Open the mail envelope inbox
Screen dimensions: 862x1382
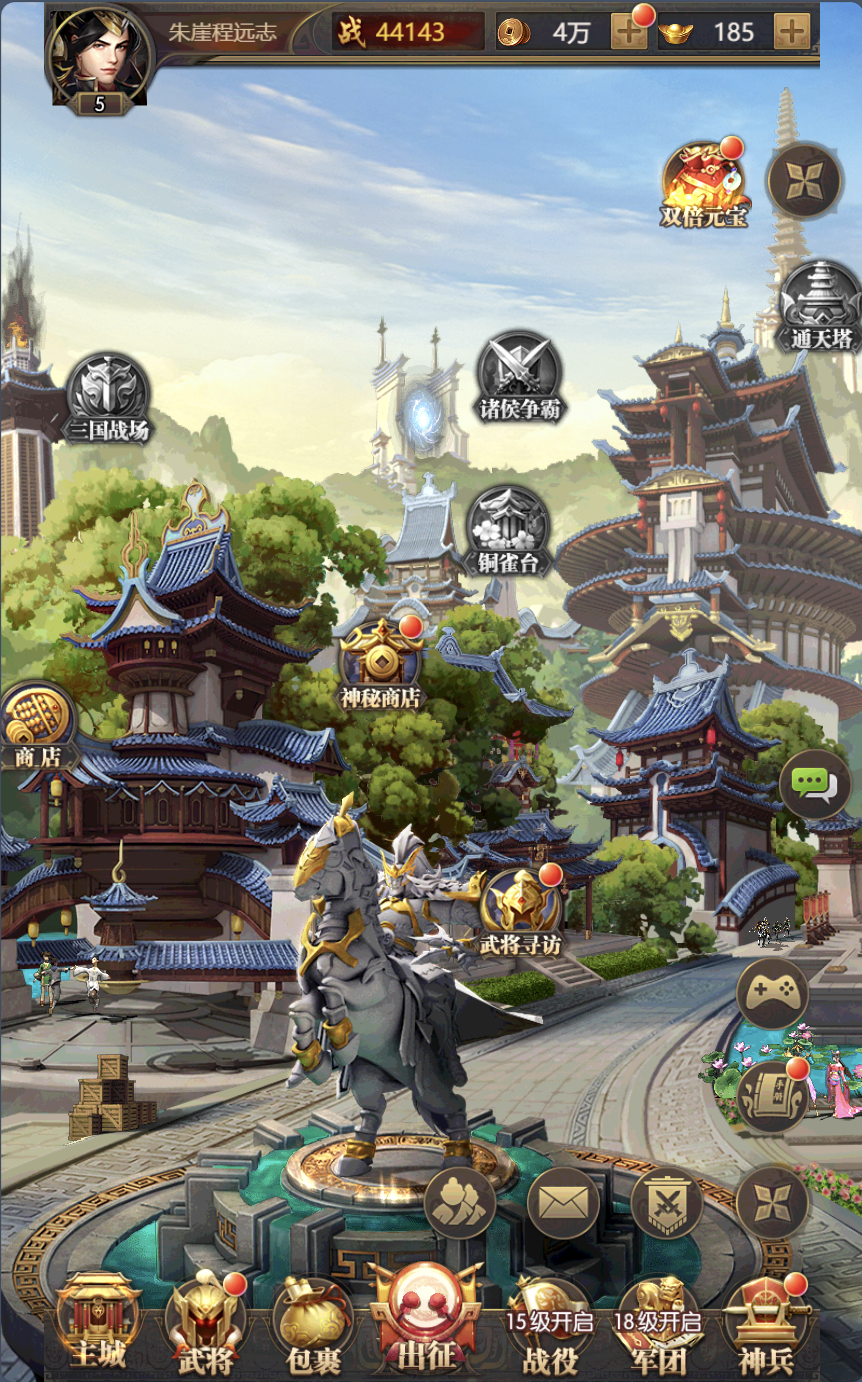(563, 1201)
